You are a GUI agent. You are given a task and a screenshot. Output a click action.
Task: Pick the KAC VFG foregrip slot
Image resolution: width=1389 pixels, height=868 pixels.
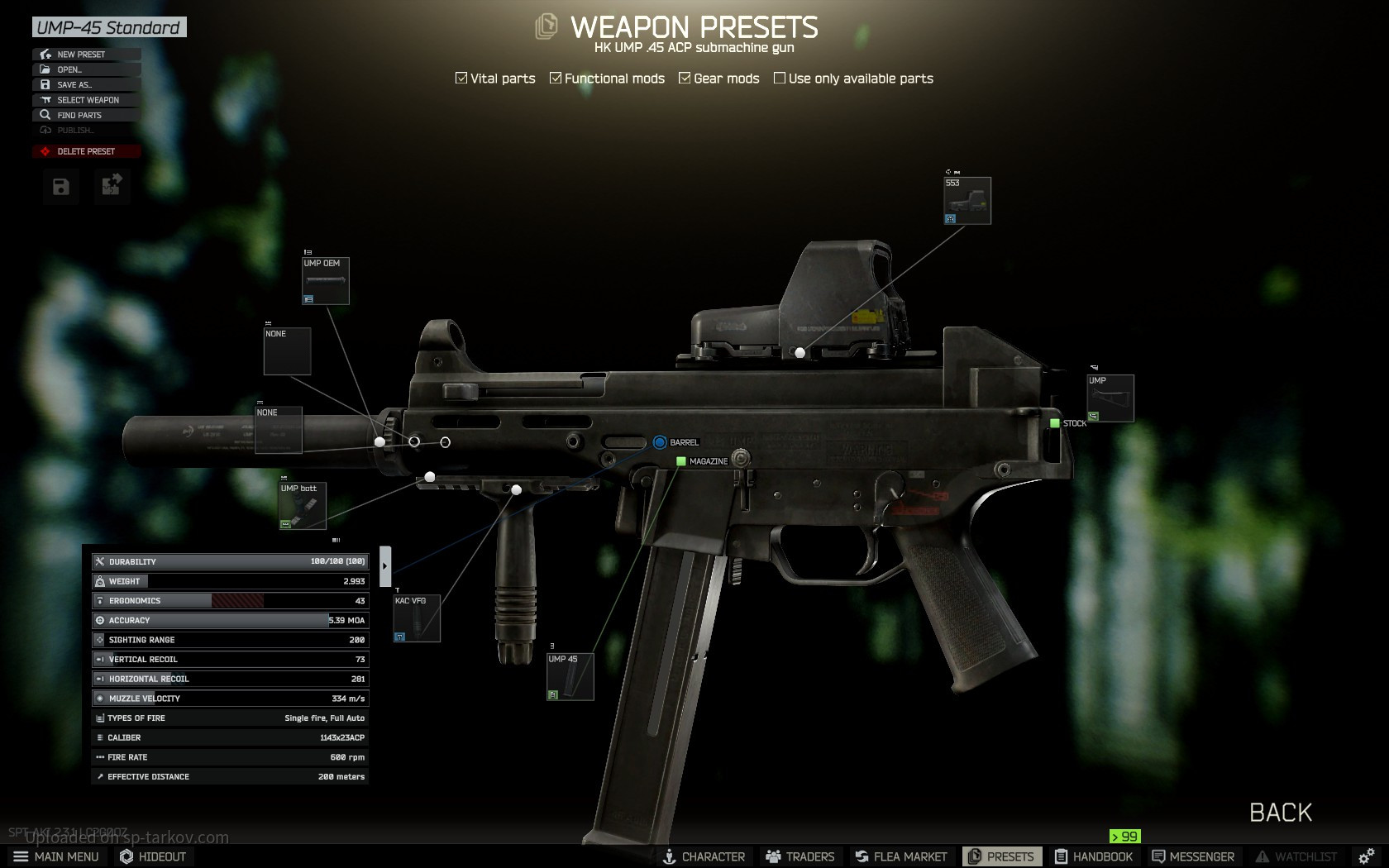pos(417,618)
